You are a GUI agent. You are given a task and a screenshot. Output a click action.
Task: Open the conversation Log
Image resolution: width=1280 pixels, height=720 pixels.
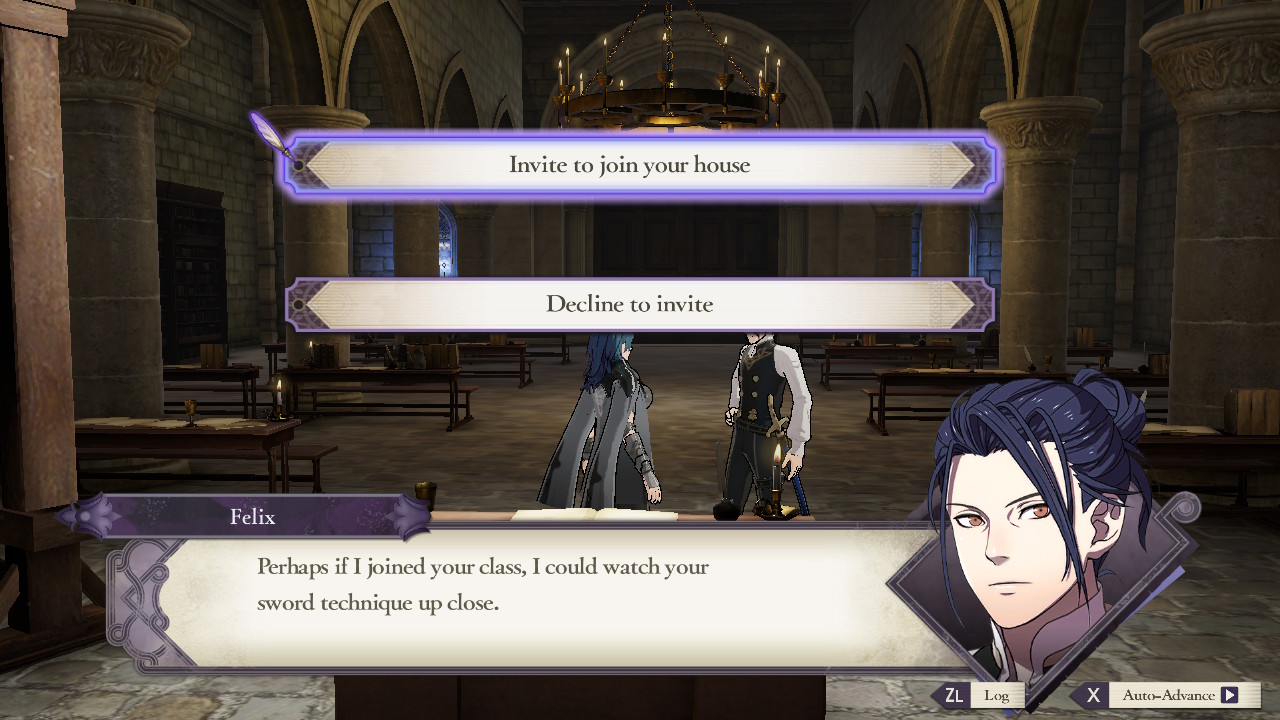point(997,694)
